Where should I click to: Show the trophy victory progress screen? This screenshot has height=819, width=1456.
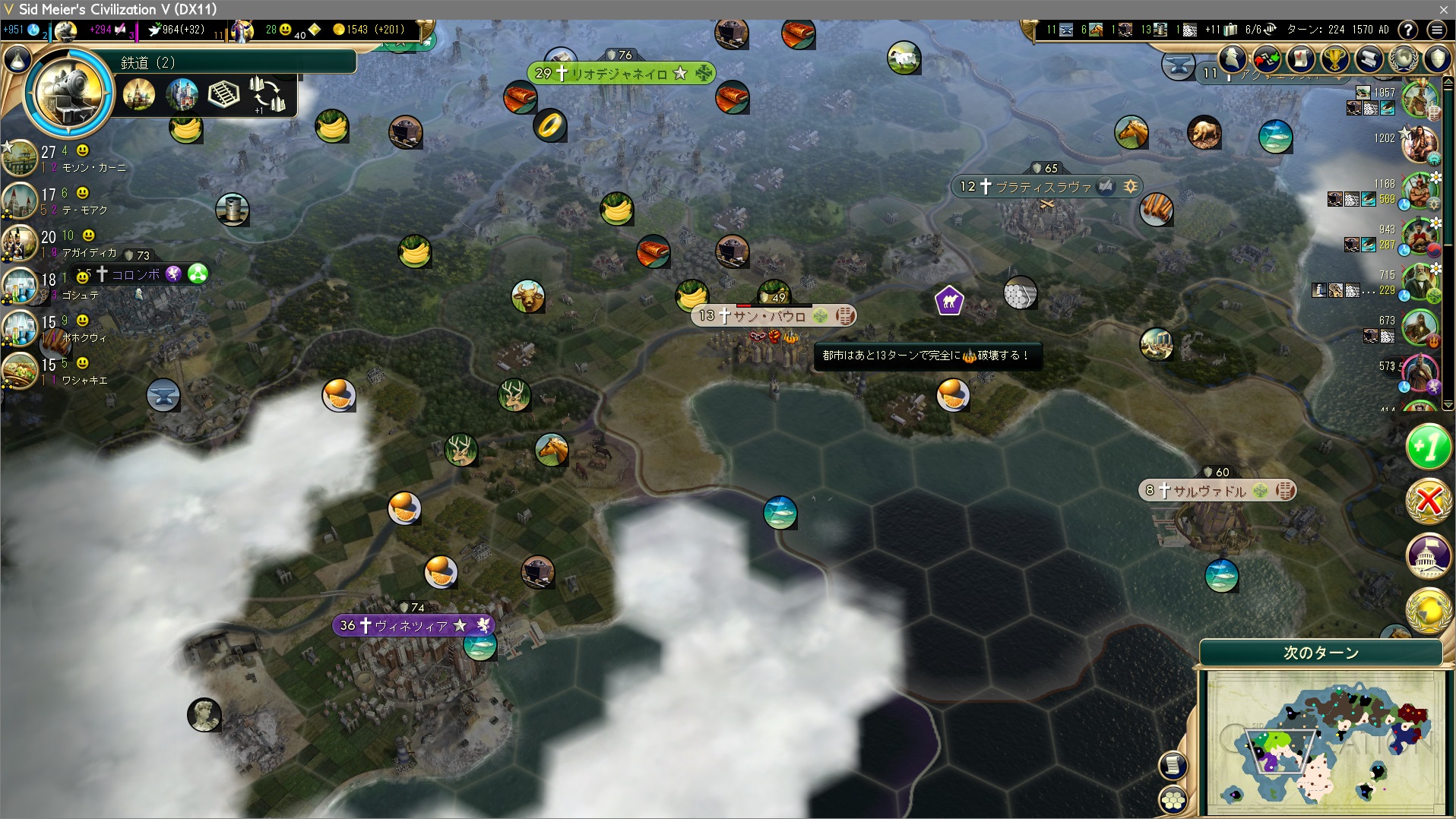click(1334, 58)
